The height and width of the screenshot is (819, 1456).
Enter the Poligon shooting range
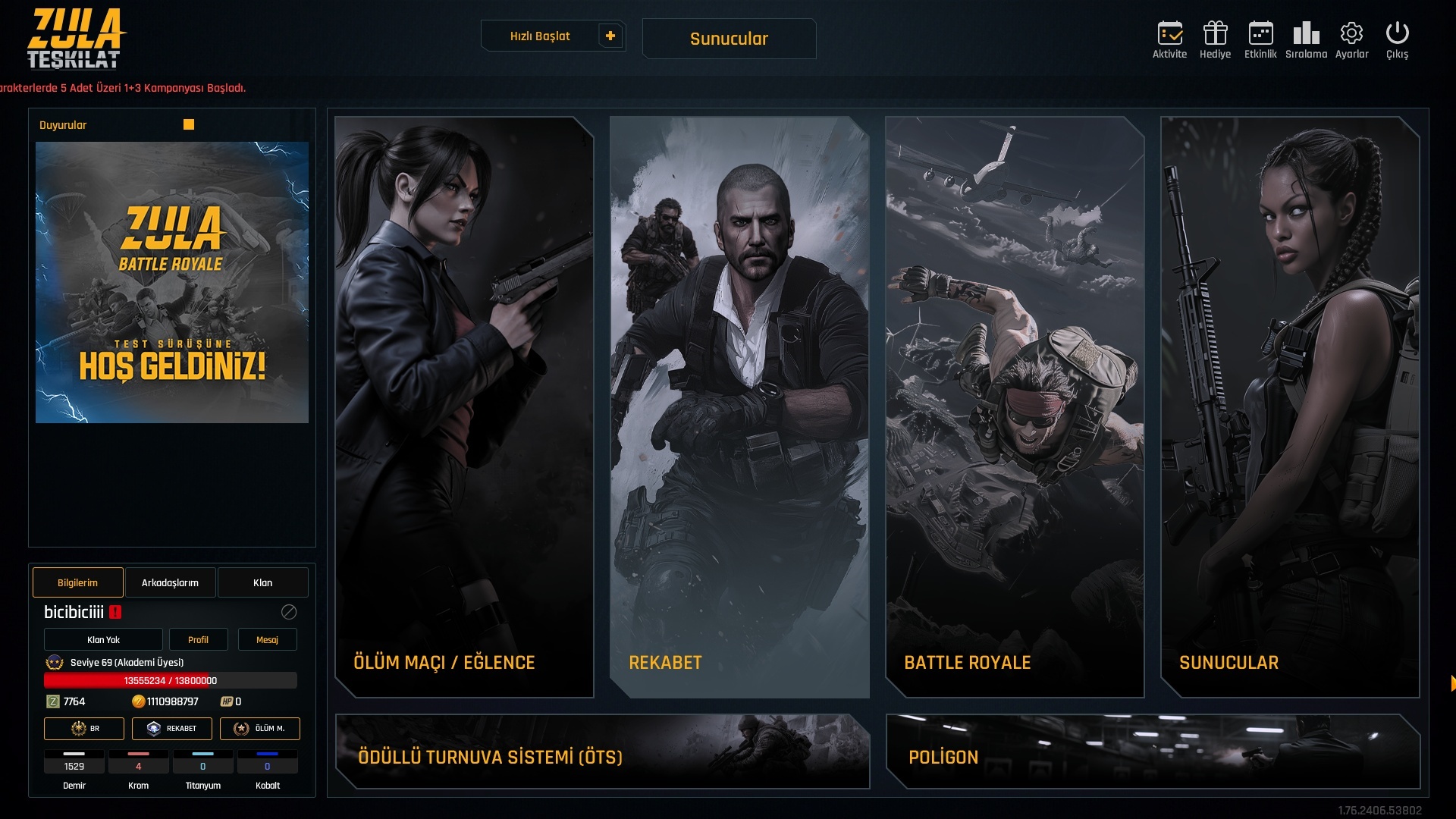pos(1153,752)
